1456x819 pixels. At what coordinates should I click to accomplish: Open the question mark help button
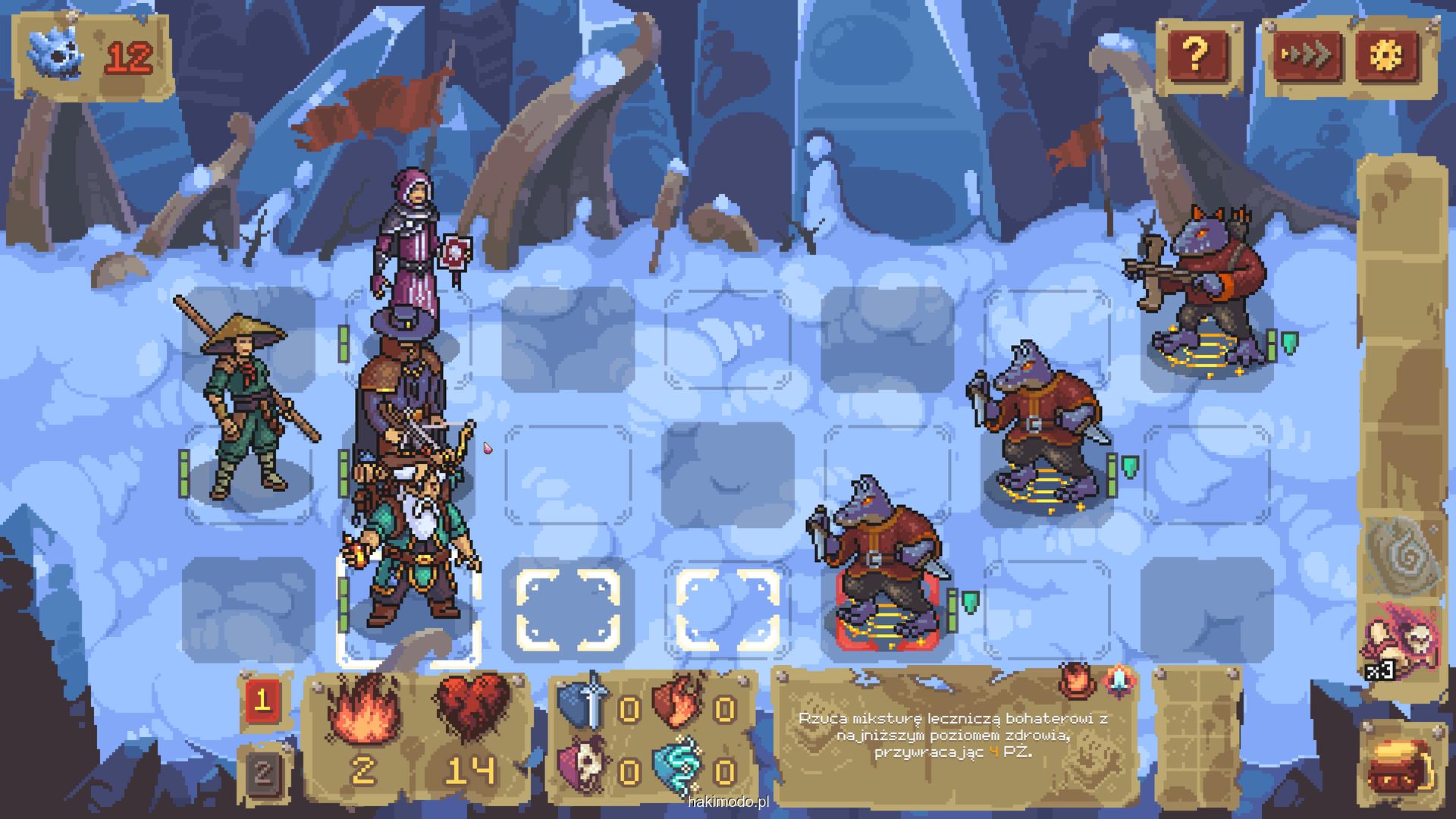pyautogui.click(x=1196, y=55)
